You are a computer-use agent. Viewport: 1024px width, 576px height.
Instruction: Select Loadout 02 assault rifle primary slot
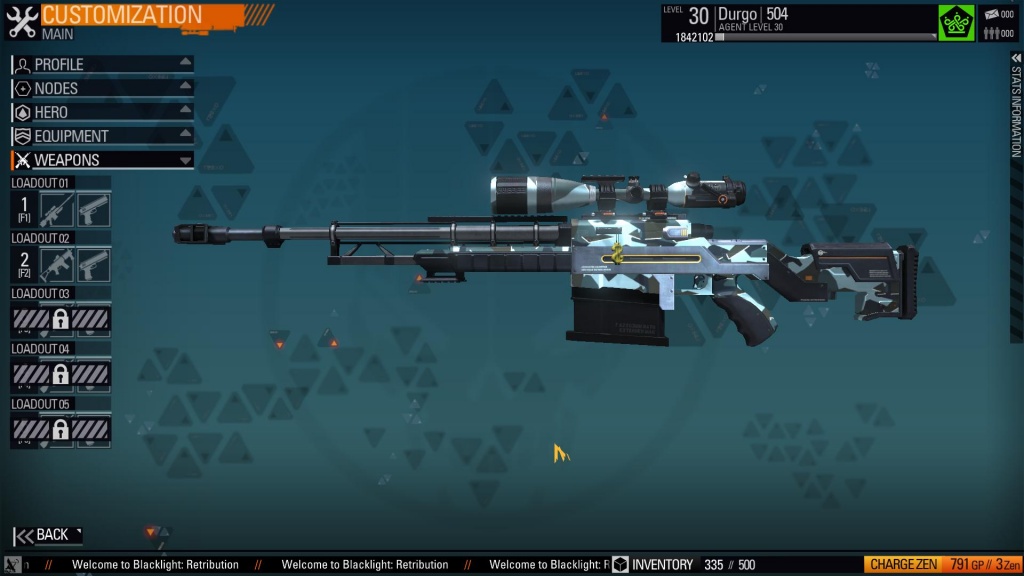click(x=58, y=265)
